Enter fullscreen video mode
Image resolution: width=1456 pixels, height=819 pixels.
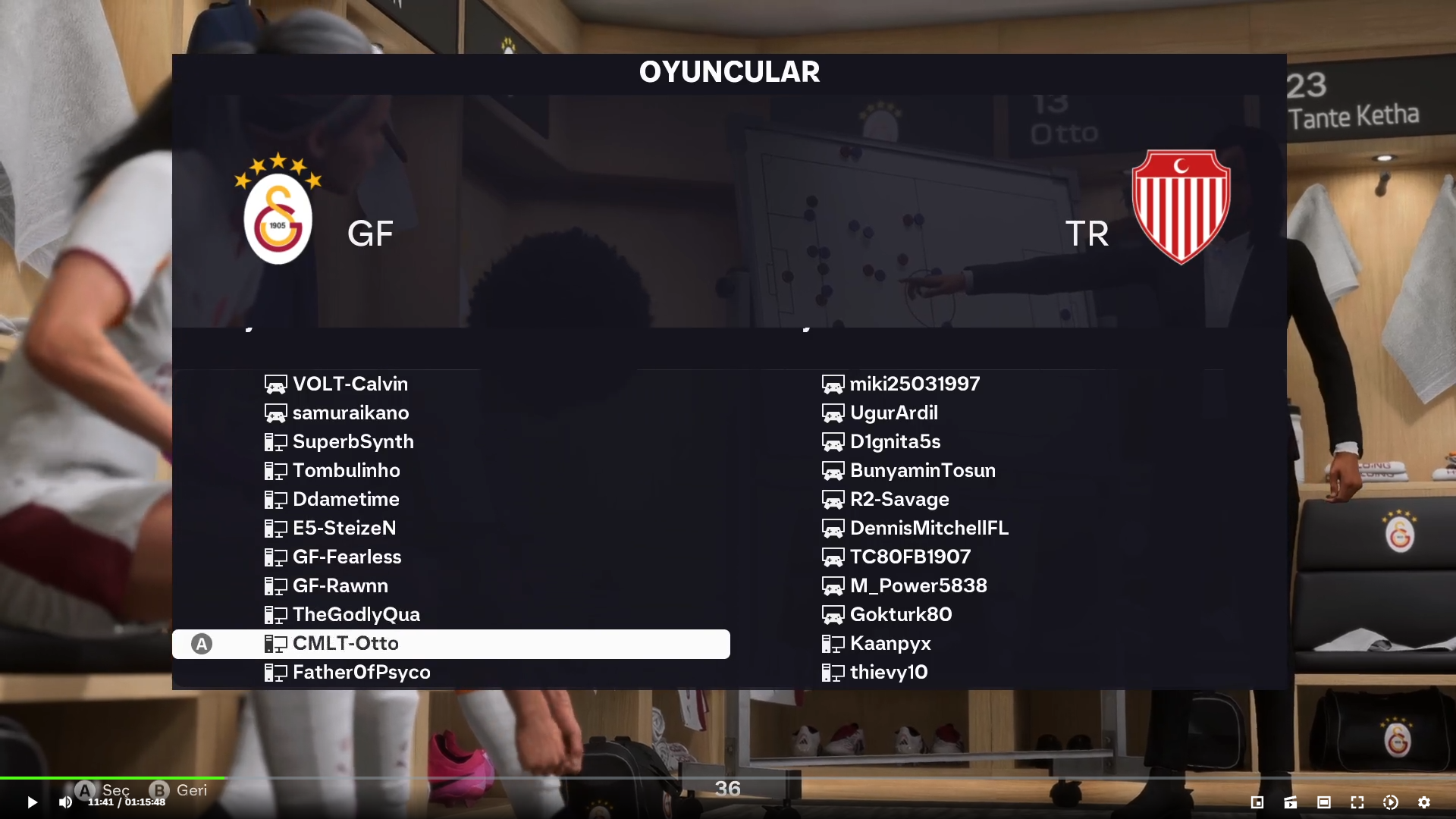point(1357,802)
